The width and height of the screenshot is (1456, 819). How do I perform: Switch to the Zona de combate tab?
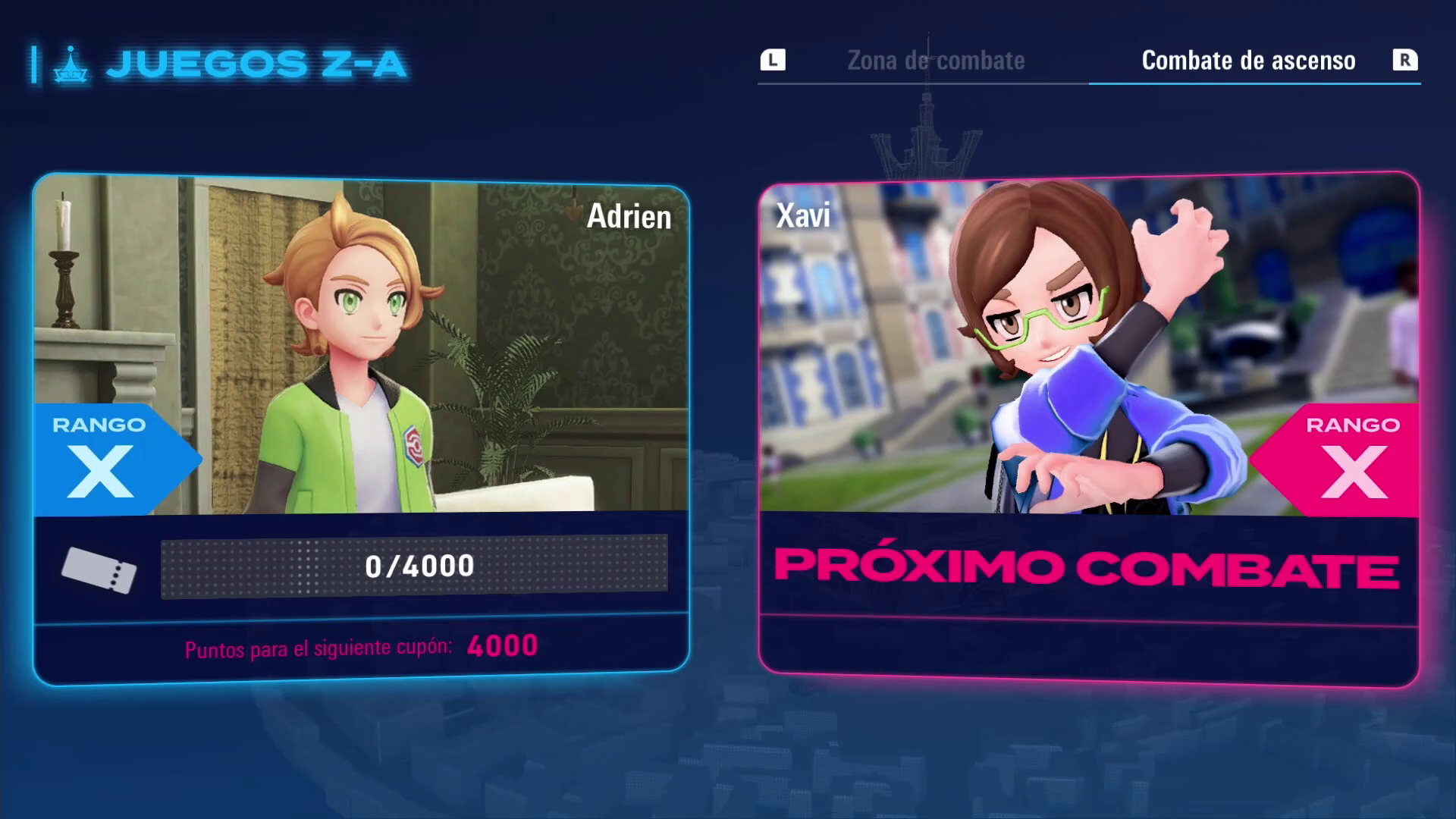pos(935,61)
